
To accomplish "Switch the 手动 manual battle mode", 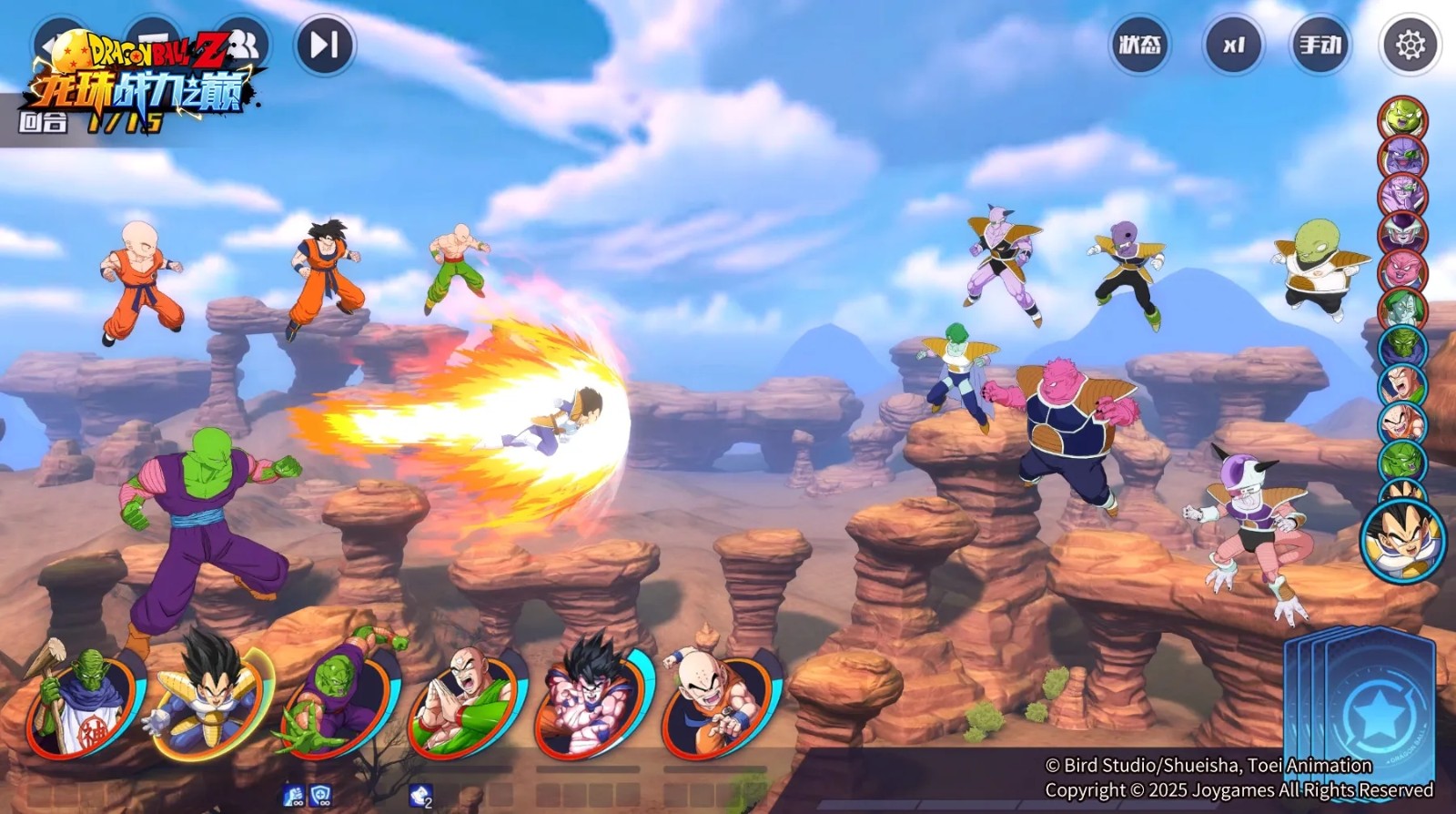I will 1320,45.
